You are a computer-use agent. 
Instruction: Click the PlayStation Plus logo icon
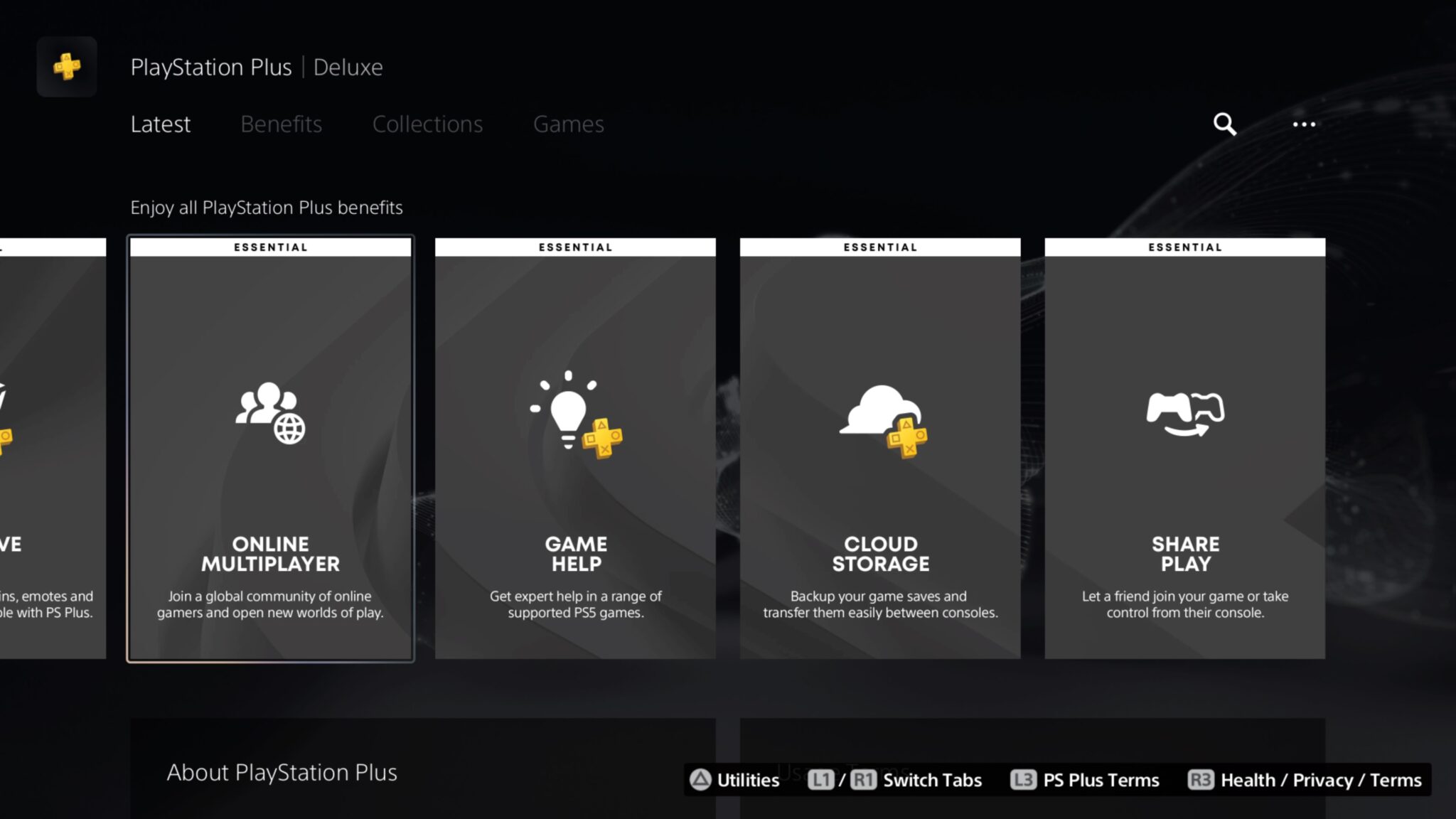66,68
